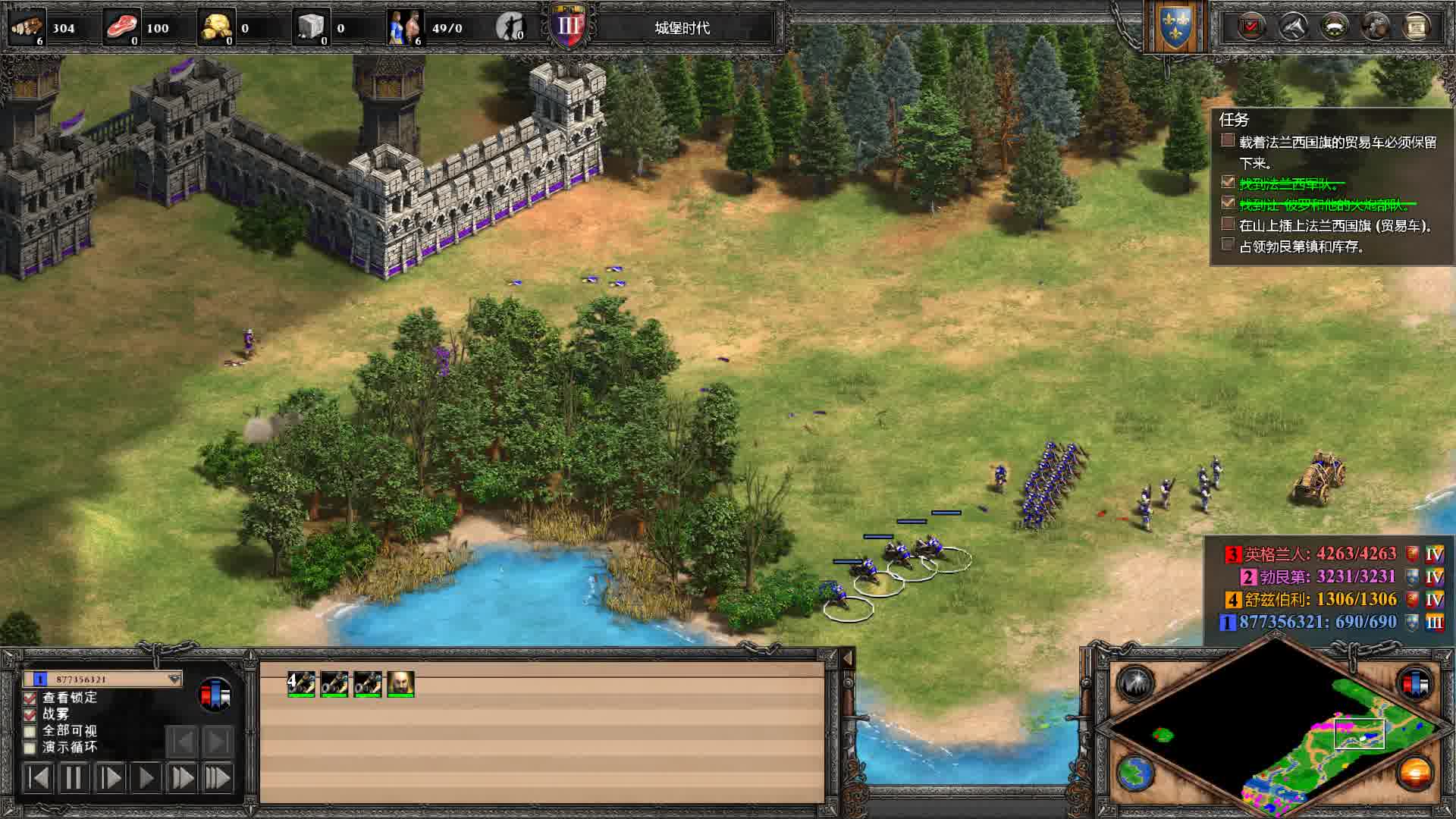
Task: Open the scroll menu icon in top bar
Action: [1416, 27]
